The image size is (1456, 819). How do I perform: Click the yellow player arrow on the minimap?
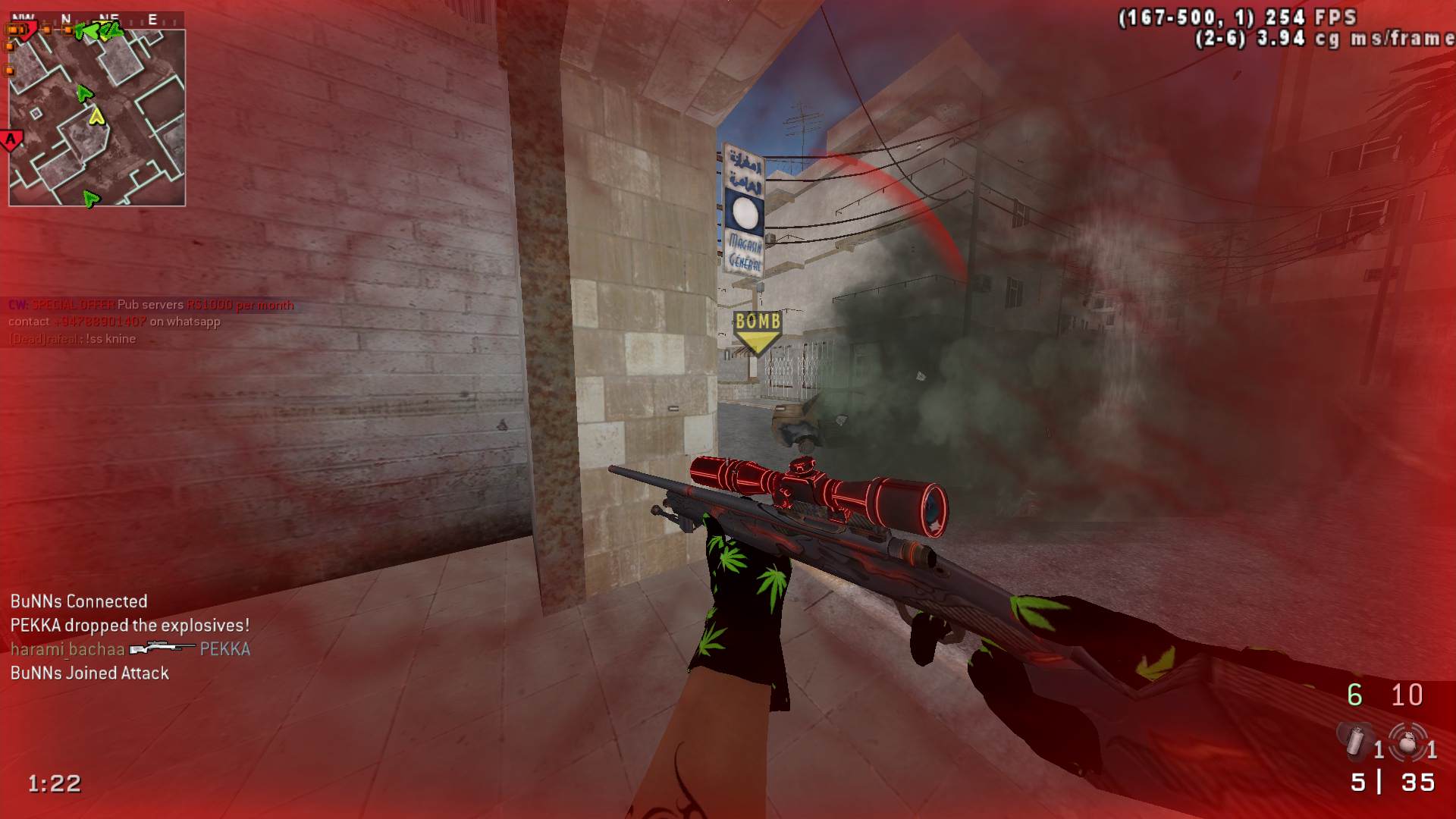coord(96,116)
